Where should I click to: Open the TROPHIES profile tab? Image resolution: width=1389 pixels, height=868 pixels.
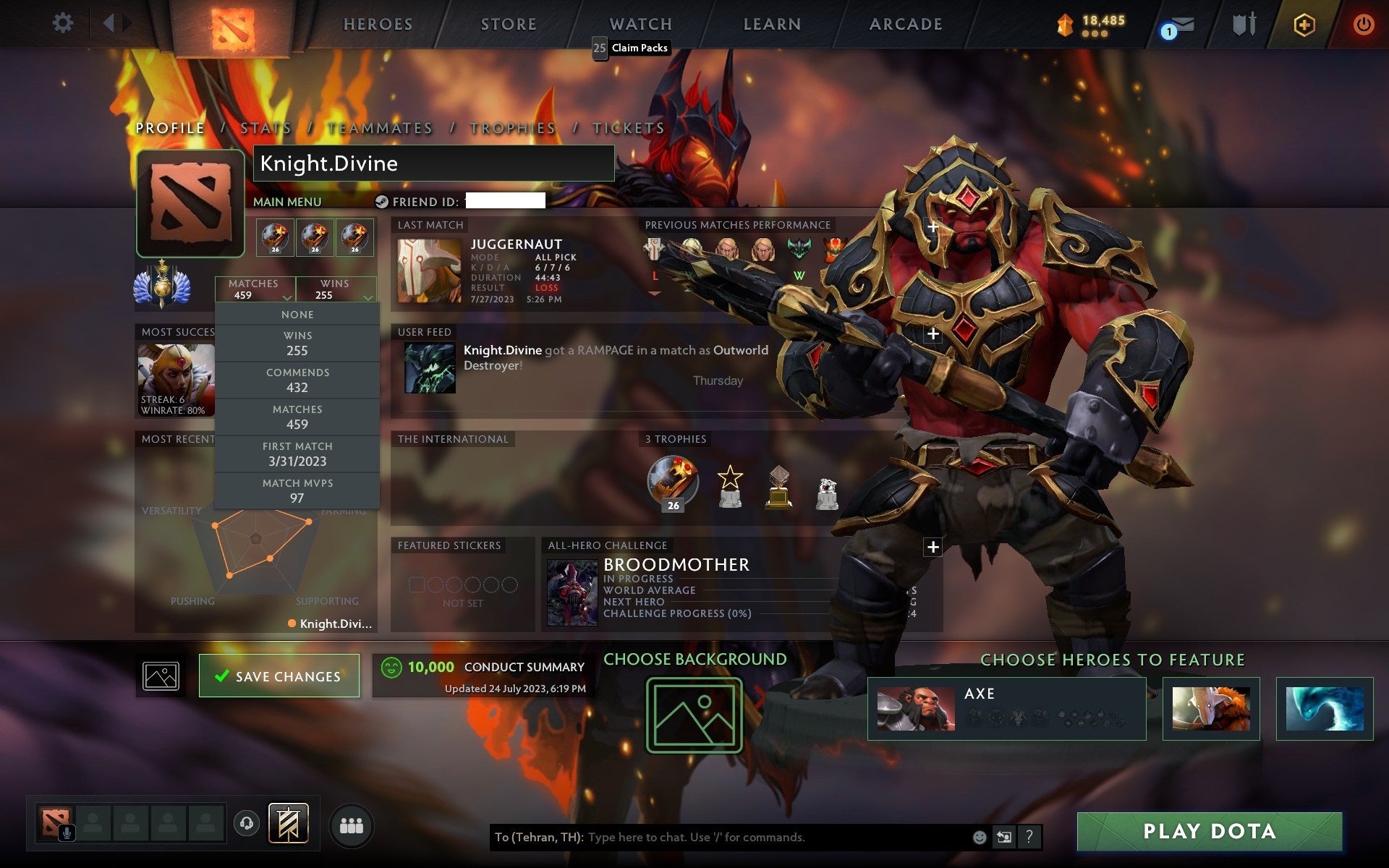tap(511, 128)
